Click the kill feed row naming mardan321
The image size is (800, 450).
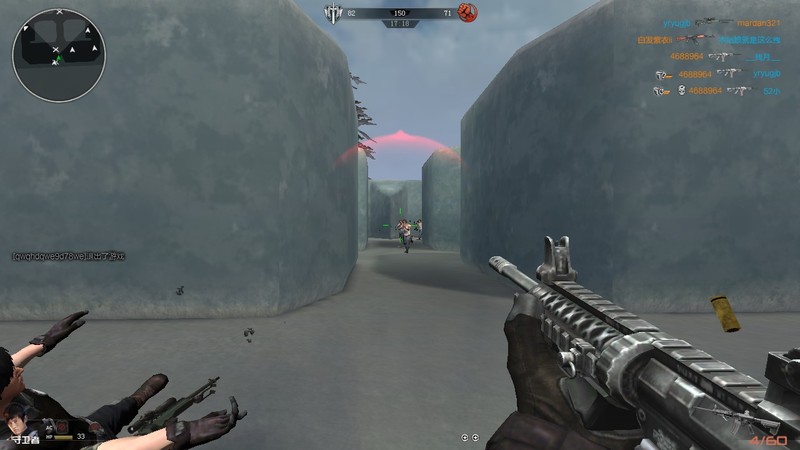(x=721, y=22)
